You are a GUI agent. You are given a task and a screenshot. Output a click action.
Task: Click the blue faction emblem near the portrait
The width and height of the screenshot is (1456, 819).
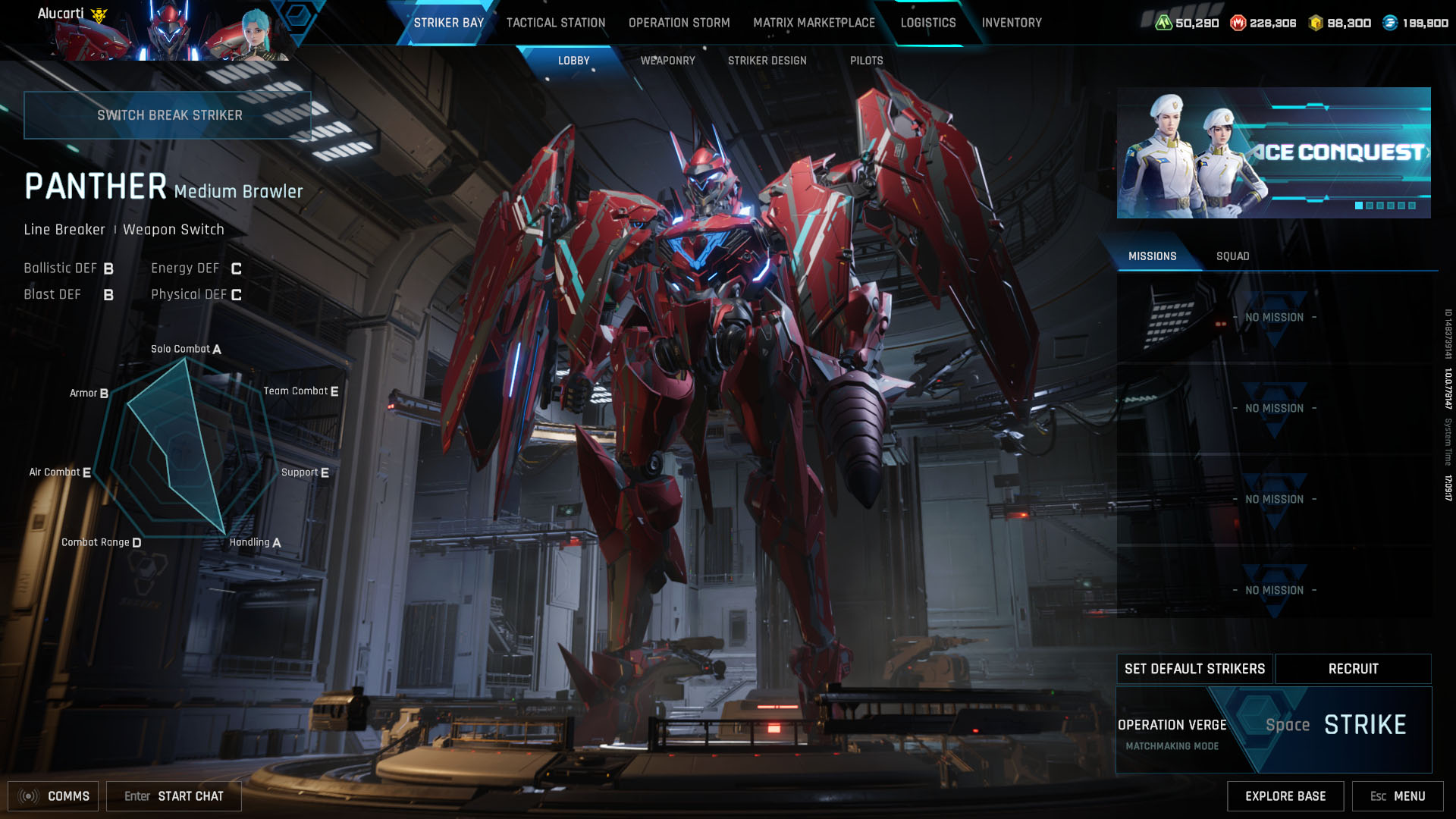[x=297, y=23]
